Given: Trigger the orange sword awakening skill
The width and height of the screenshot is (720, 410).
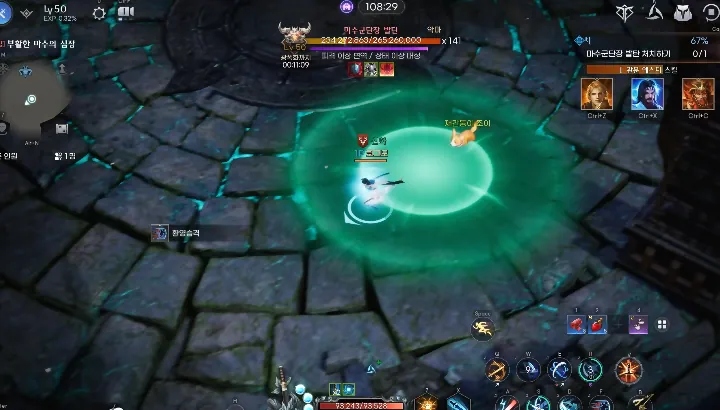Looking at the screenshot, I should [627, 370].
